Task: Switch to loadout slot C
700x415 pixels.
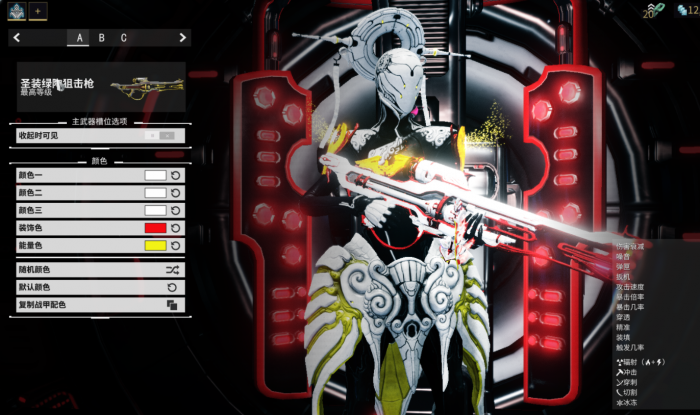Action: [x=124, y=38]
